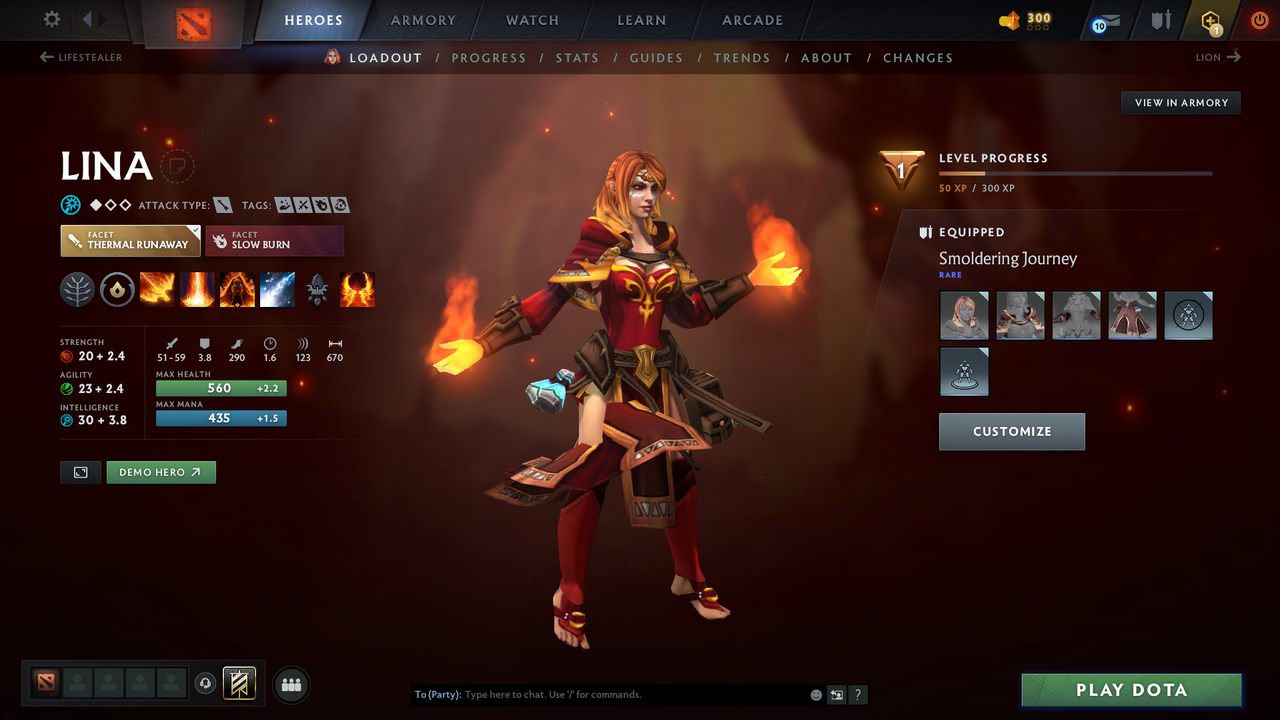Expand the innate ability circle icon
The height and width of the screenshot is (720, 1280).
coord(118,289)
